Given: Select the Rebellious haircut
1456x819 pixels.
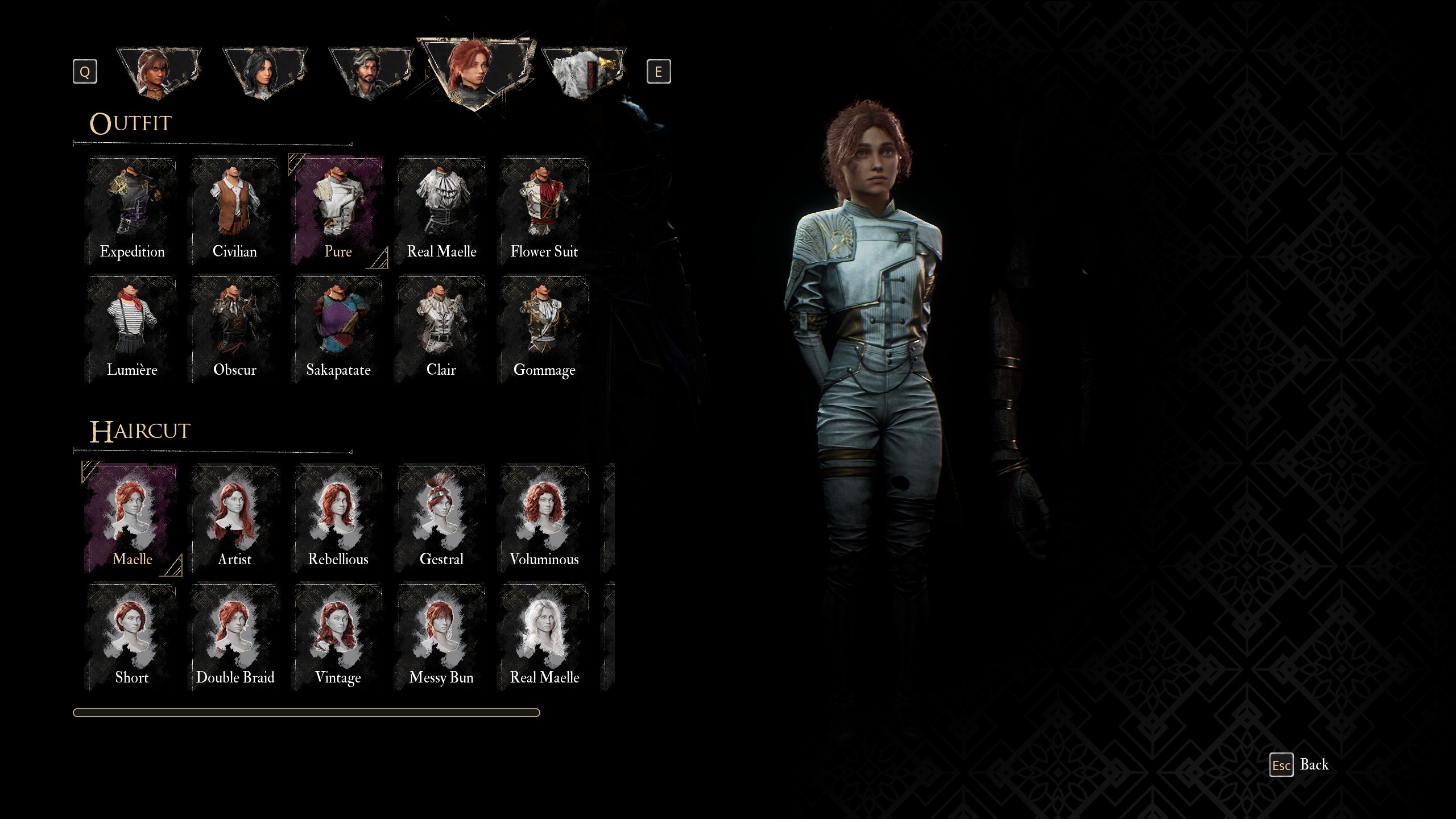Looking at the screenshot, I should pos(338,518).
